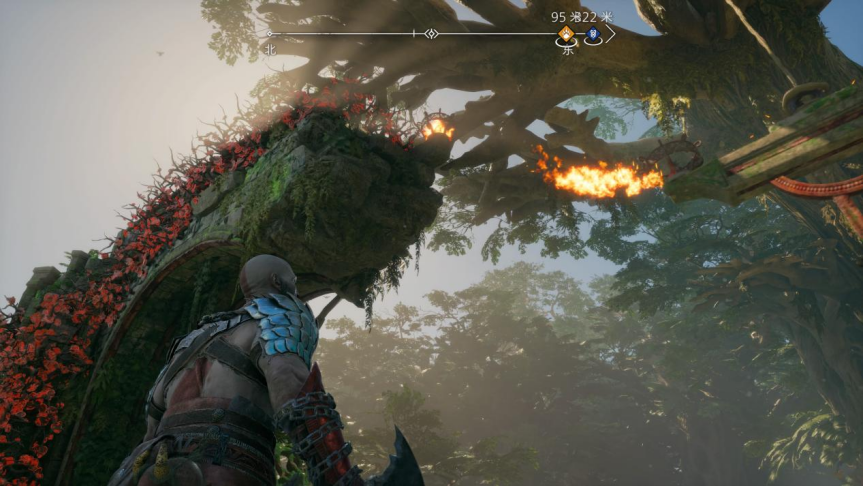Click the diamond waypoint marker on compass bar
This screenshot has height=486, width=863.
pyautogui.click(x=431, y=34)
